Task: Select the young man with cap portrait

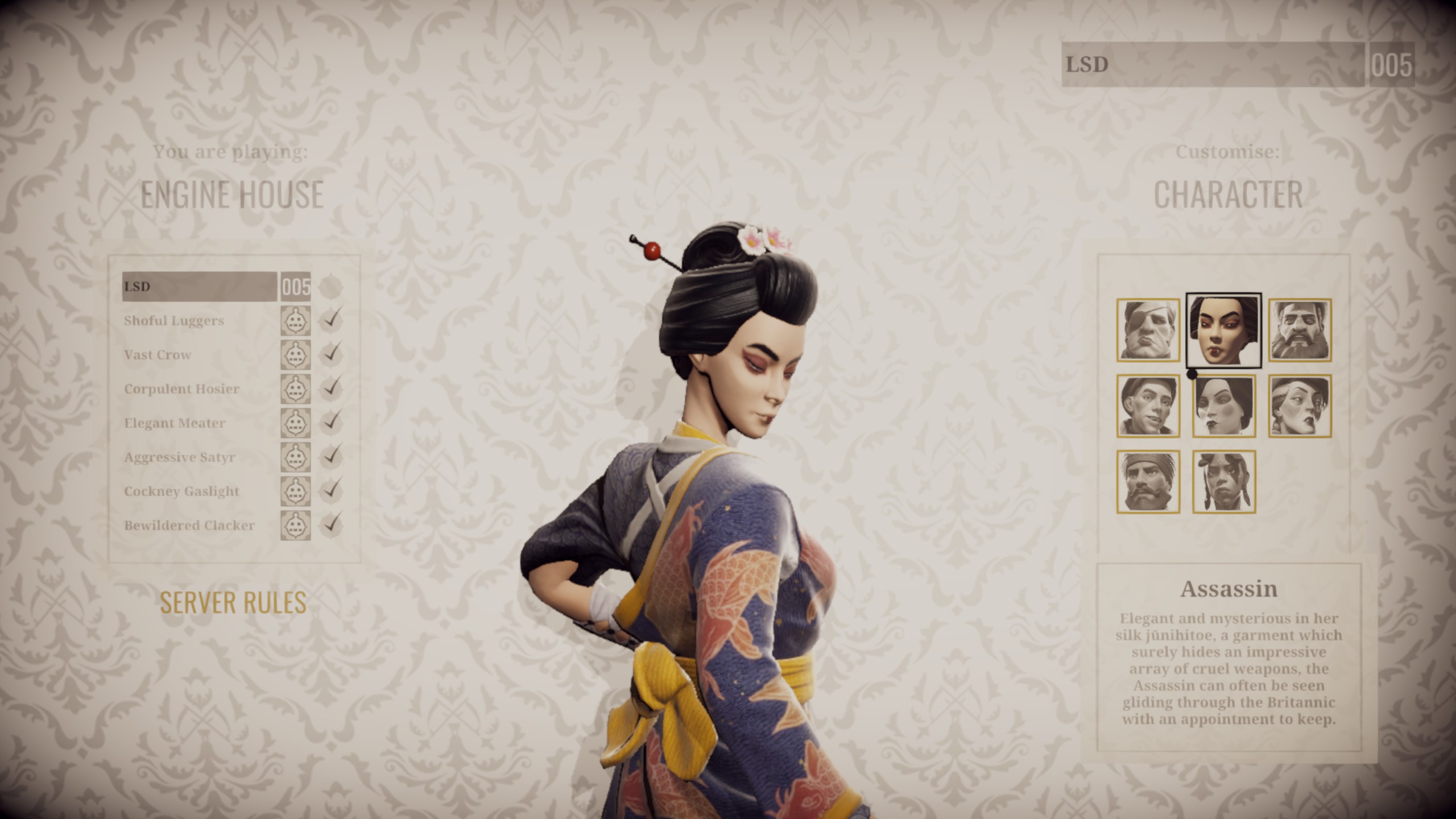Action: [1148, 406]
